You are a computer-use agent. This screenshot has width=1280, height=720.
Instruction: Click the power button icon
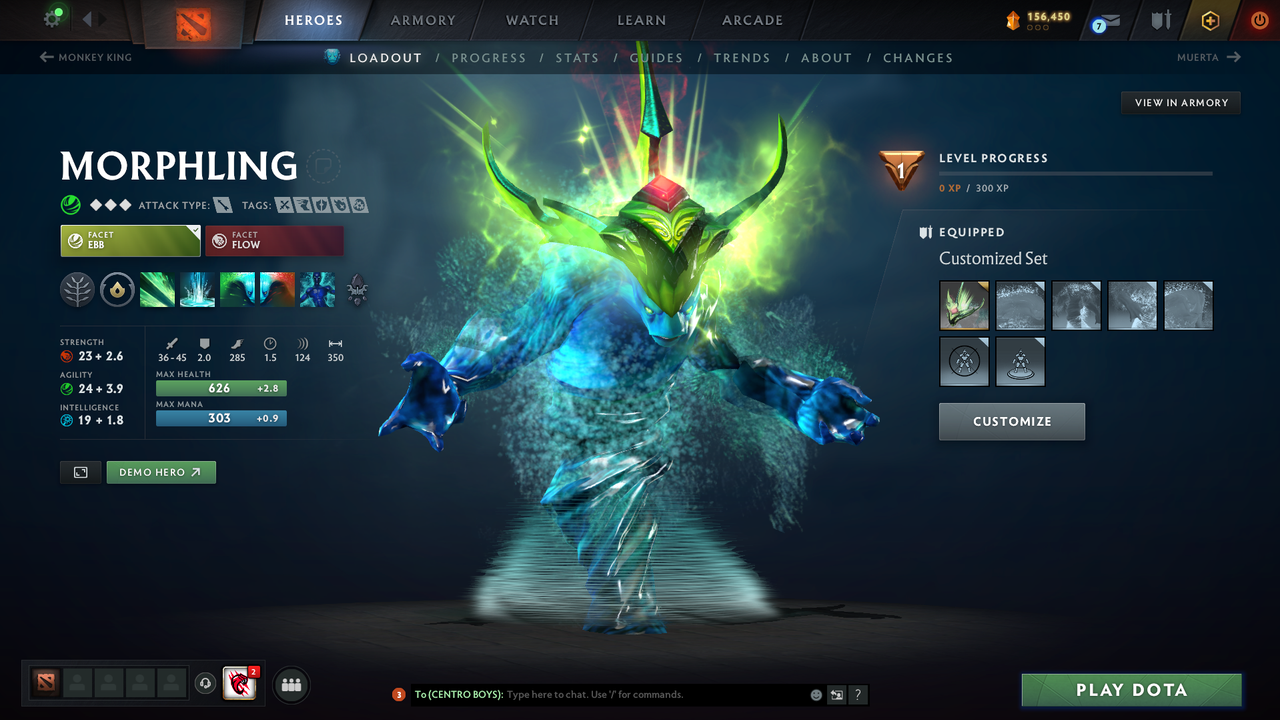tap(1258, 20)
